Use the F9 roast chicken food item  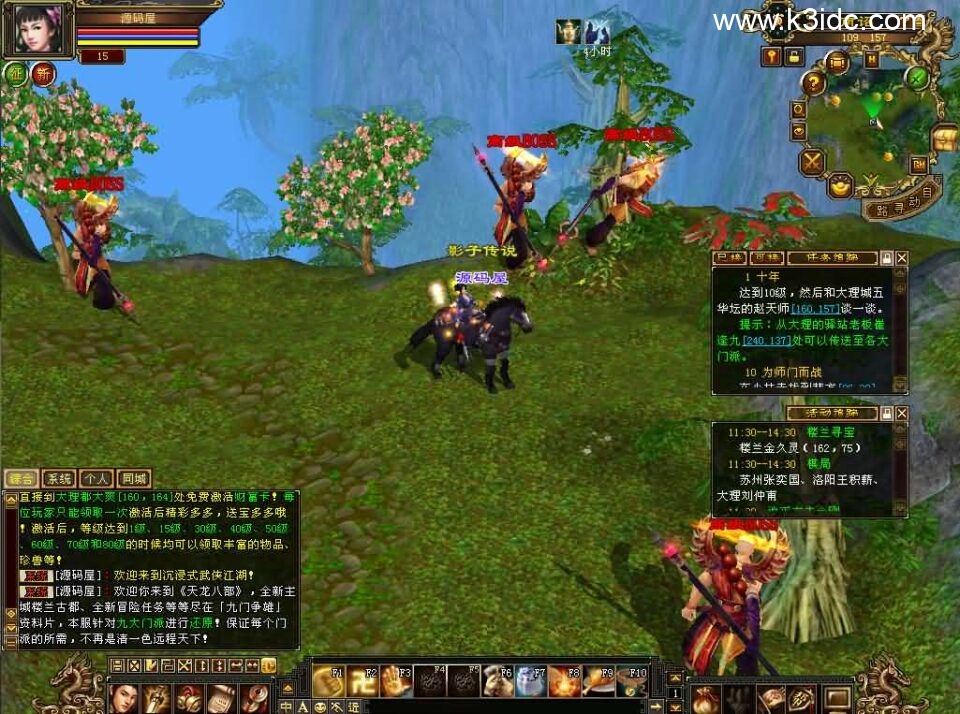coord(597,682)
